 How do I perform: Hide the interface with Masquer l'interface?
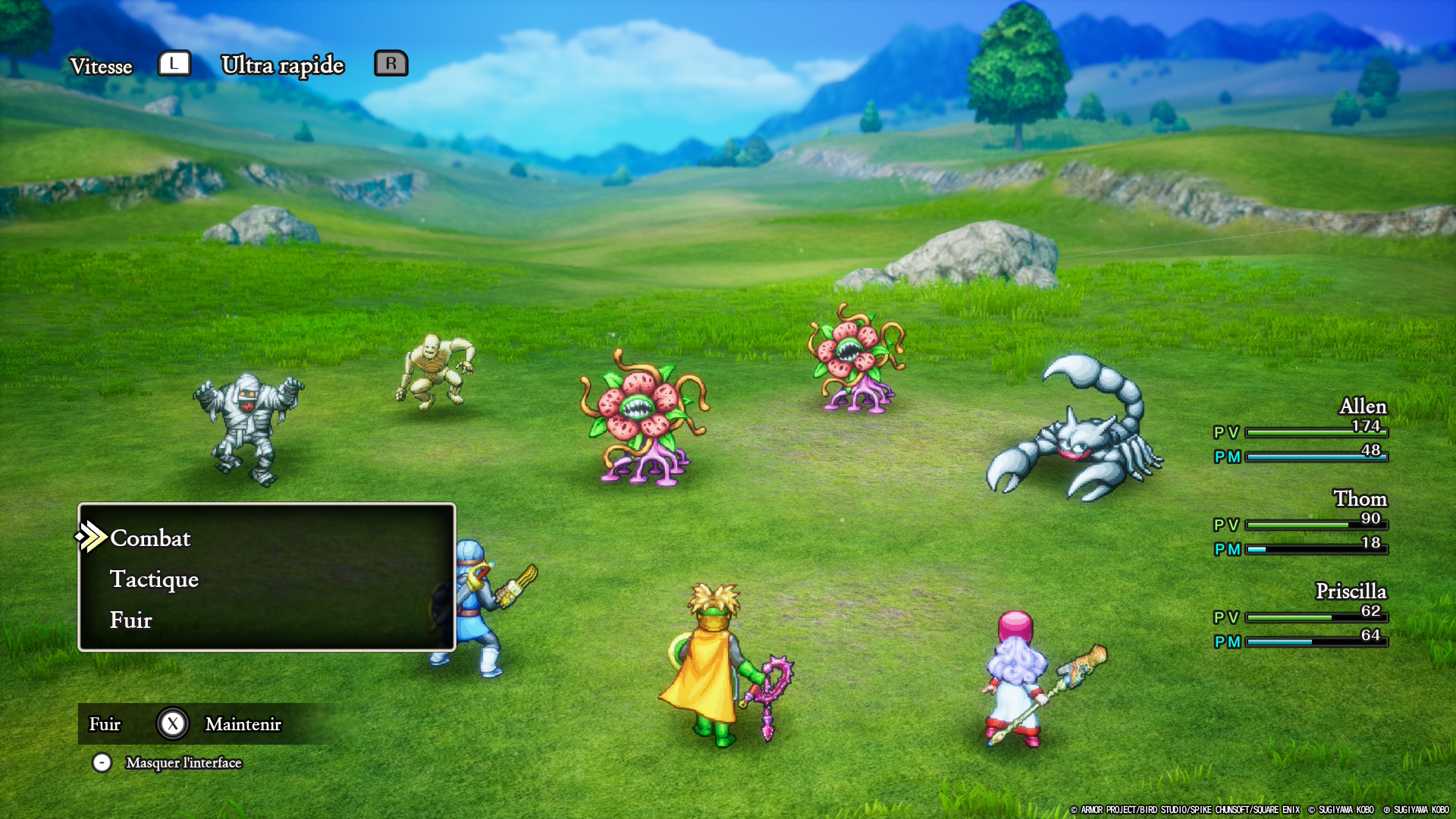(183, 763)
